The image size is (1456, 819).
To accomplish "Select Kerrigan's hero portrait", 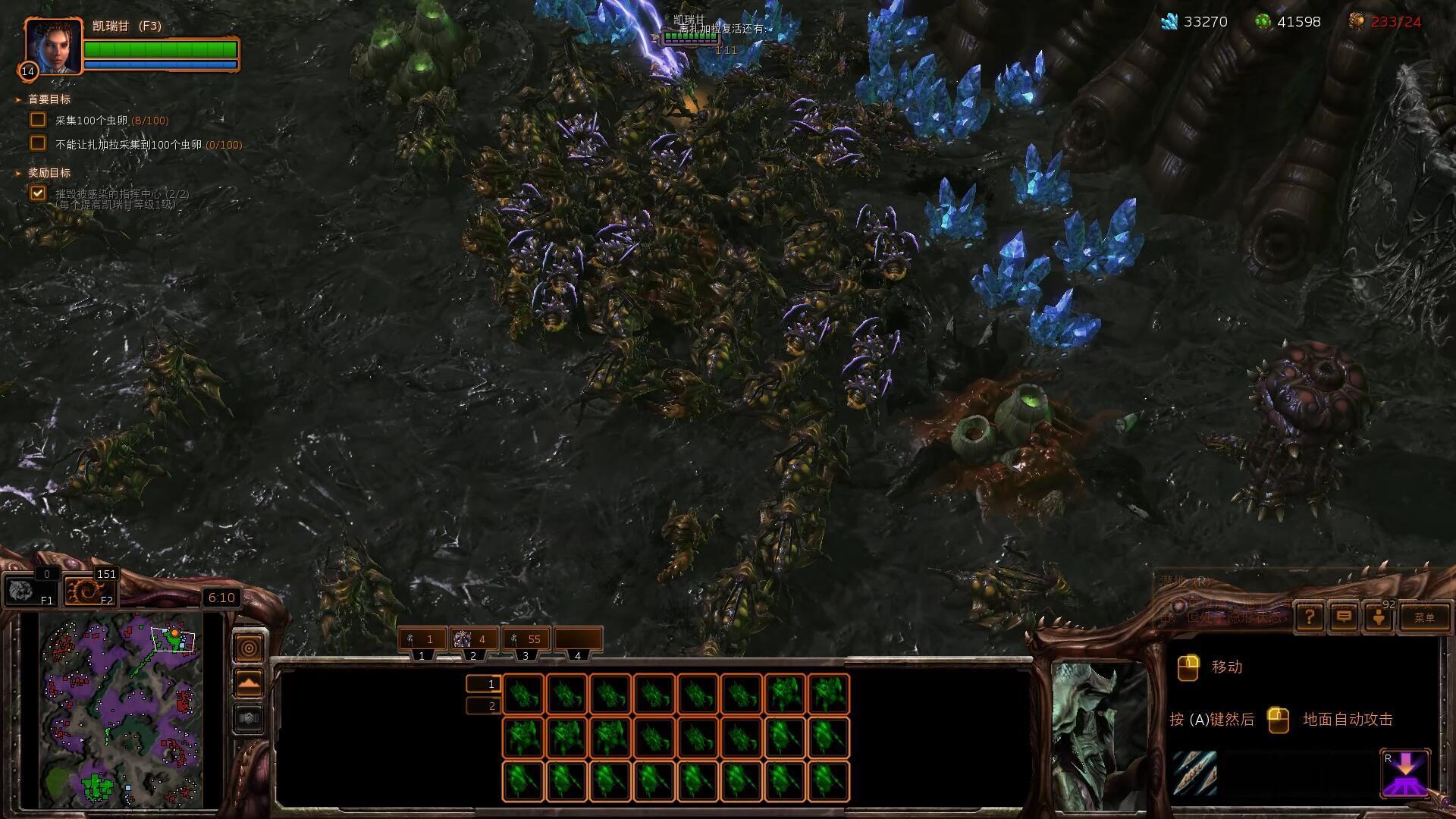I will coord(53,46).
